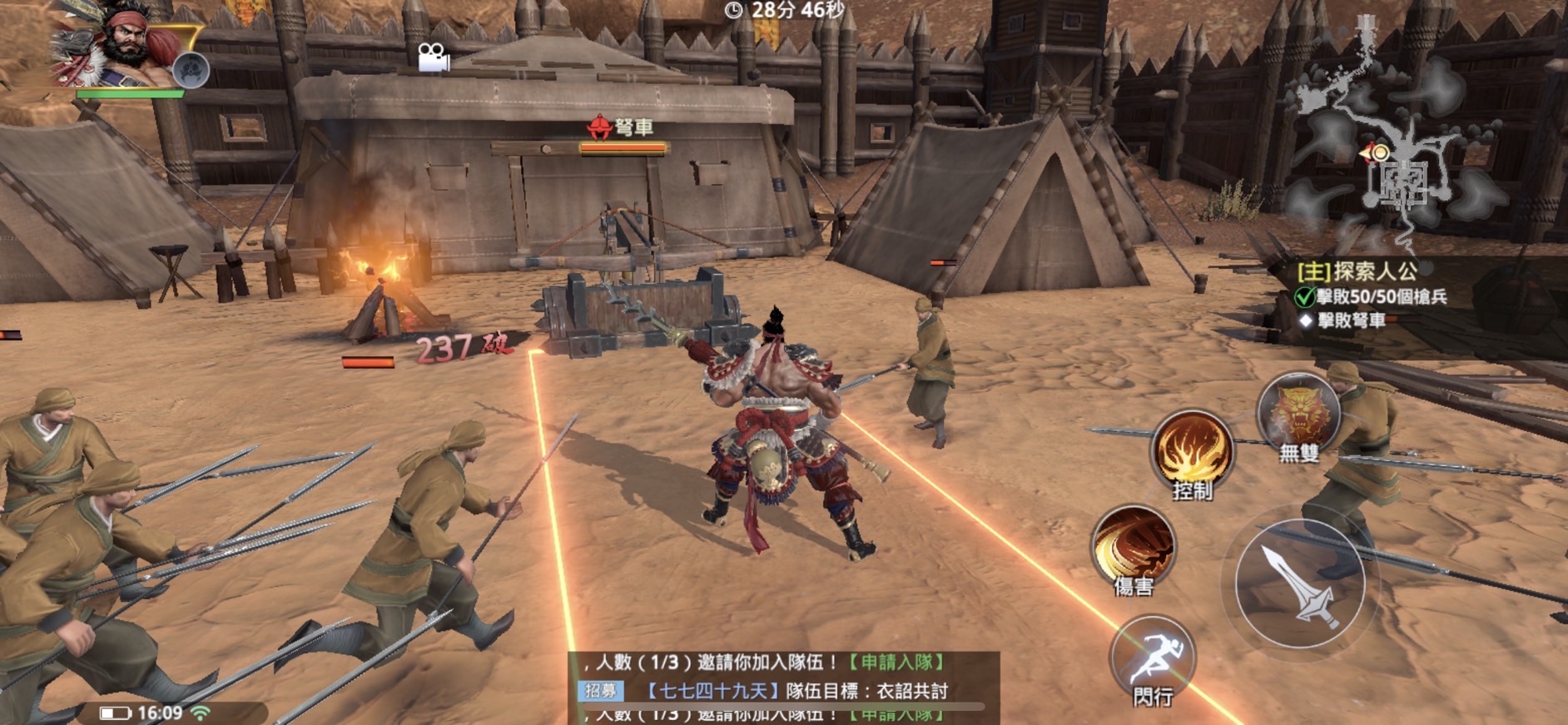Trigger the 傷害 damage skill
This screenshot has width=1568, height=725.
(x=1133, y=544)
